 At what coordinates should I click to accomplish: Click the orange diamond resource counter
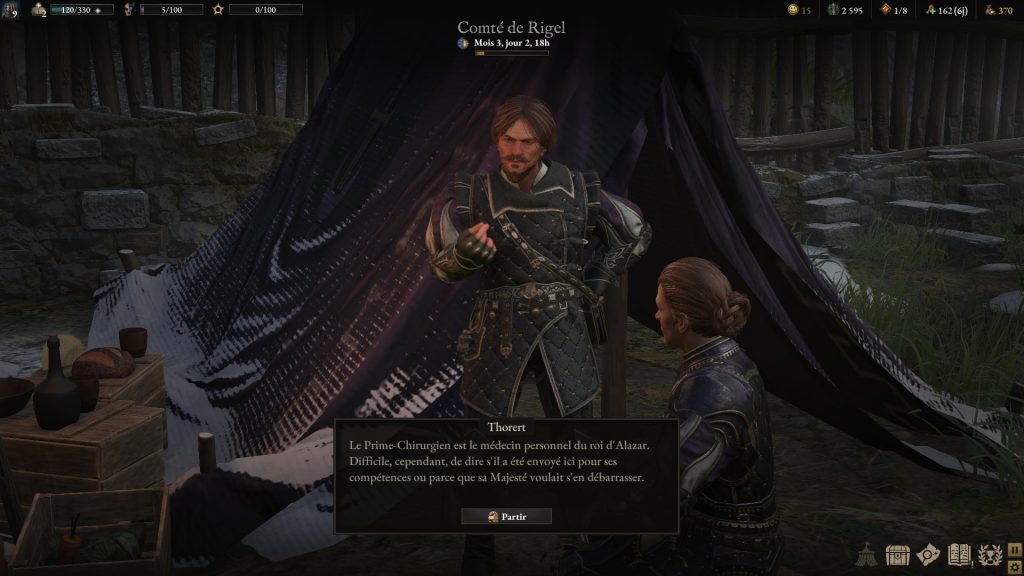pyautogui.click(x=884, y=10)
